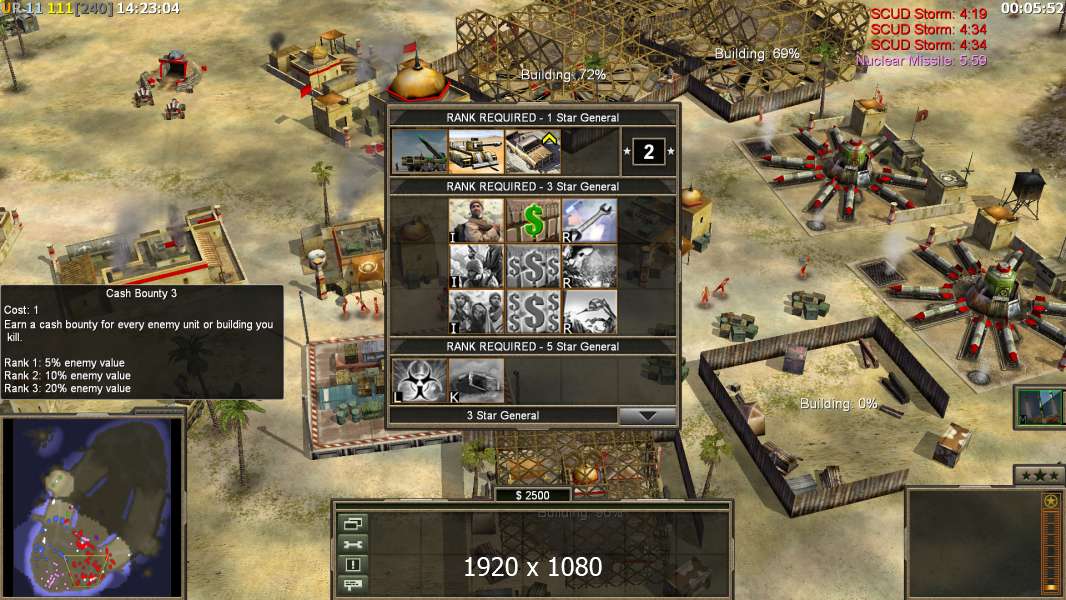This screenshot has width=1066, height=600.
Task: Close the generals powers panel with down arrow
Action: tap(647, 416)
